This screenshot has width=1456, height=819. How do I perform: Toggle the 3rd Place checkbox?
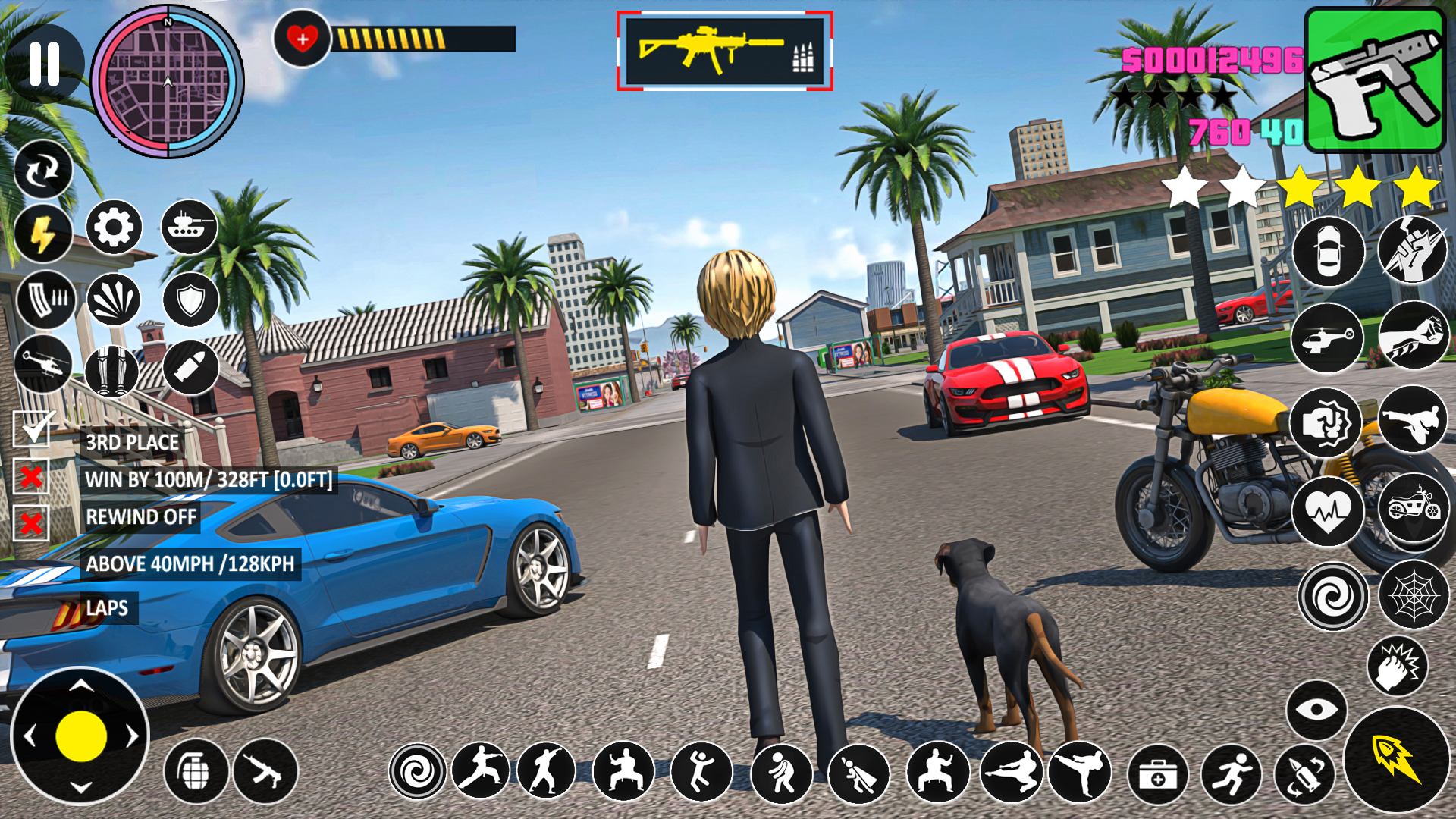tap(32, 430)
